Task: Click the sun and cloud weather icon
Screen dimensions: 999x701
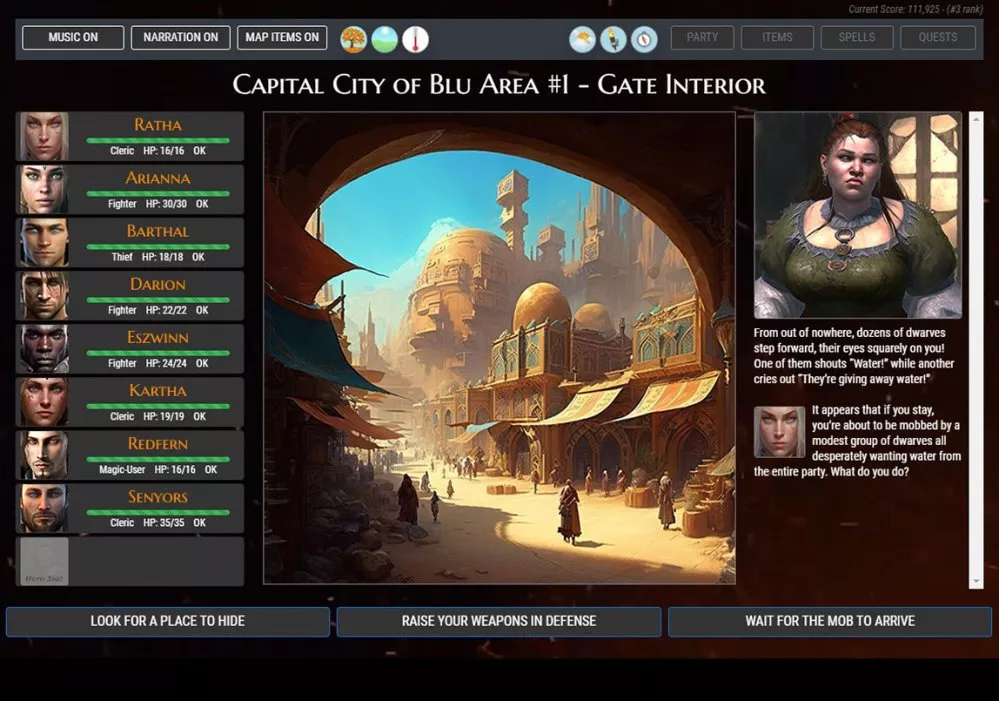Action: pyautogui.click(x=582, y=40)
